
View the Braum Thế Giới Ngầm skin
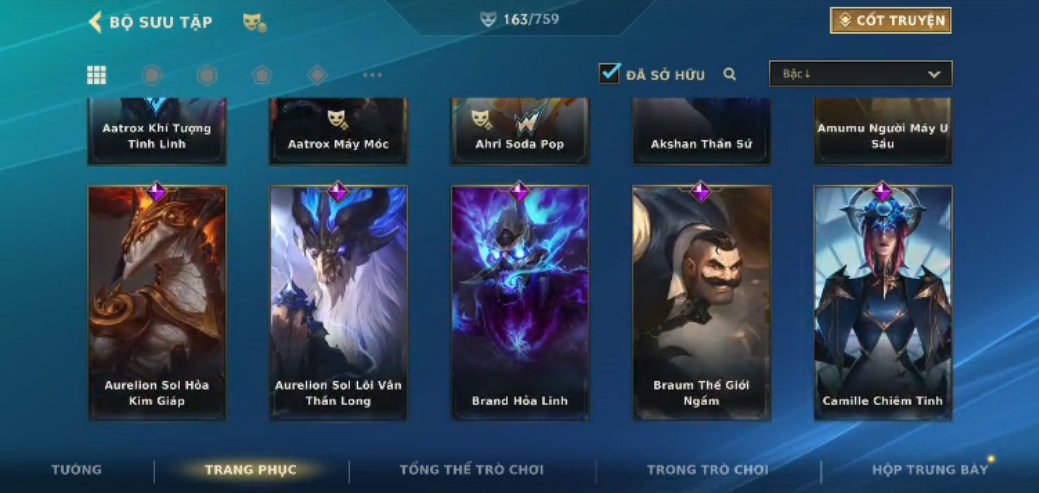(x=701, y=302)
